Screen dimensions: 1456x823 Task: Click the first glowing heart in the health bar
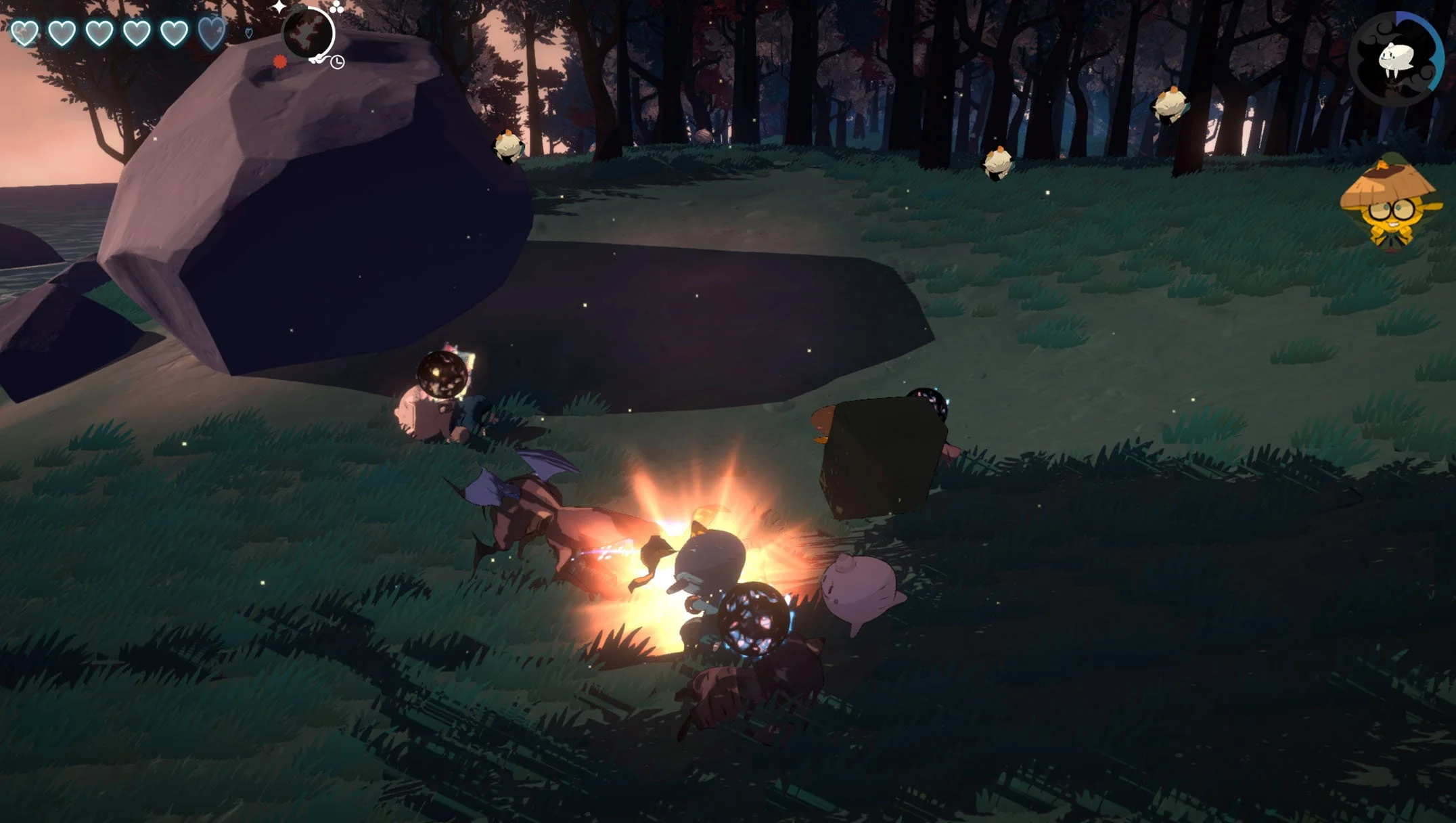(23, 31)
